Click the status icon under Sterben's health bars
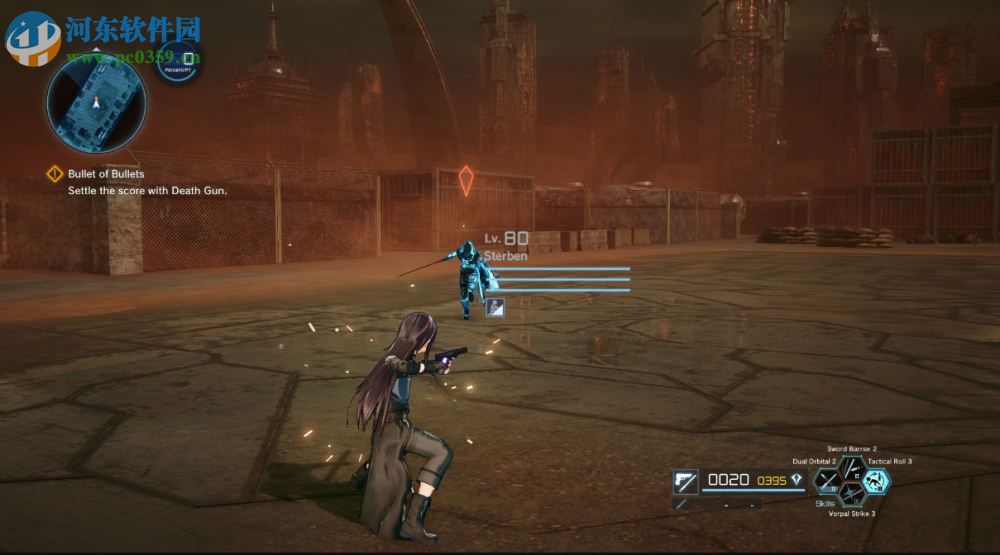Viewport: 1000px width, 555px height. (x=494, y=308)
